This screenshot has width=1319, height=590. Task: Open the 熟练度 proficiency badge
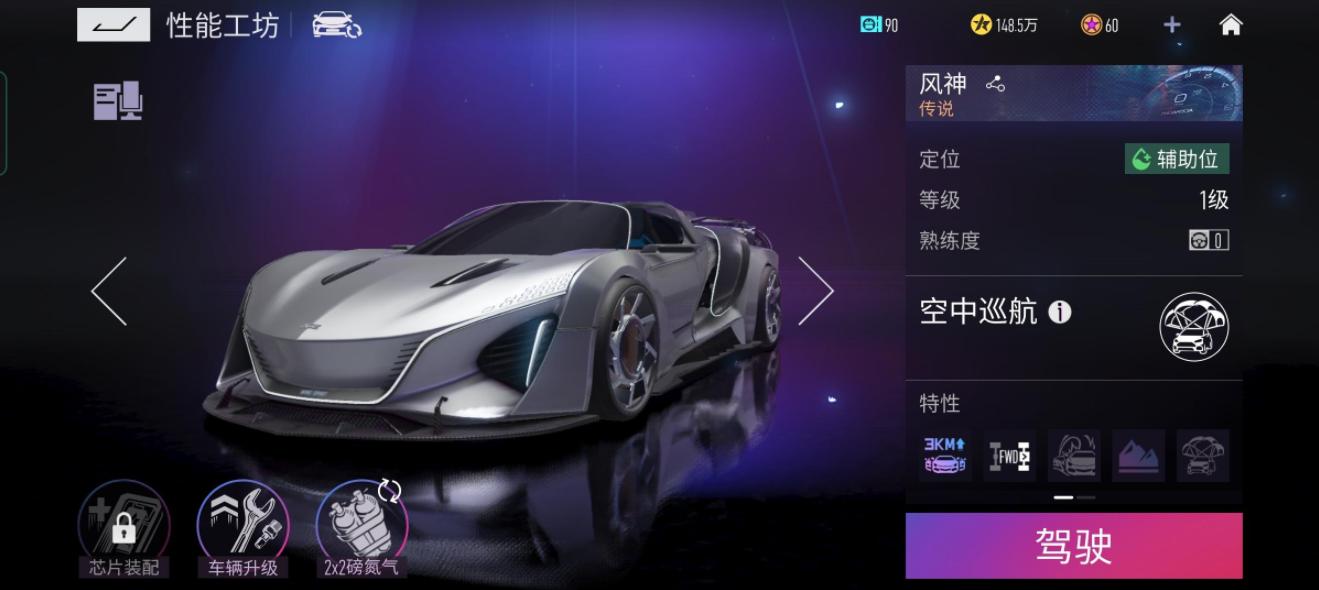(x=1208, y=240)
